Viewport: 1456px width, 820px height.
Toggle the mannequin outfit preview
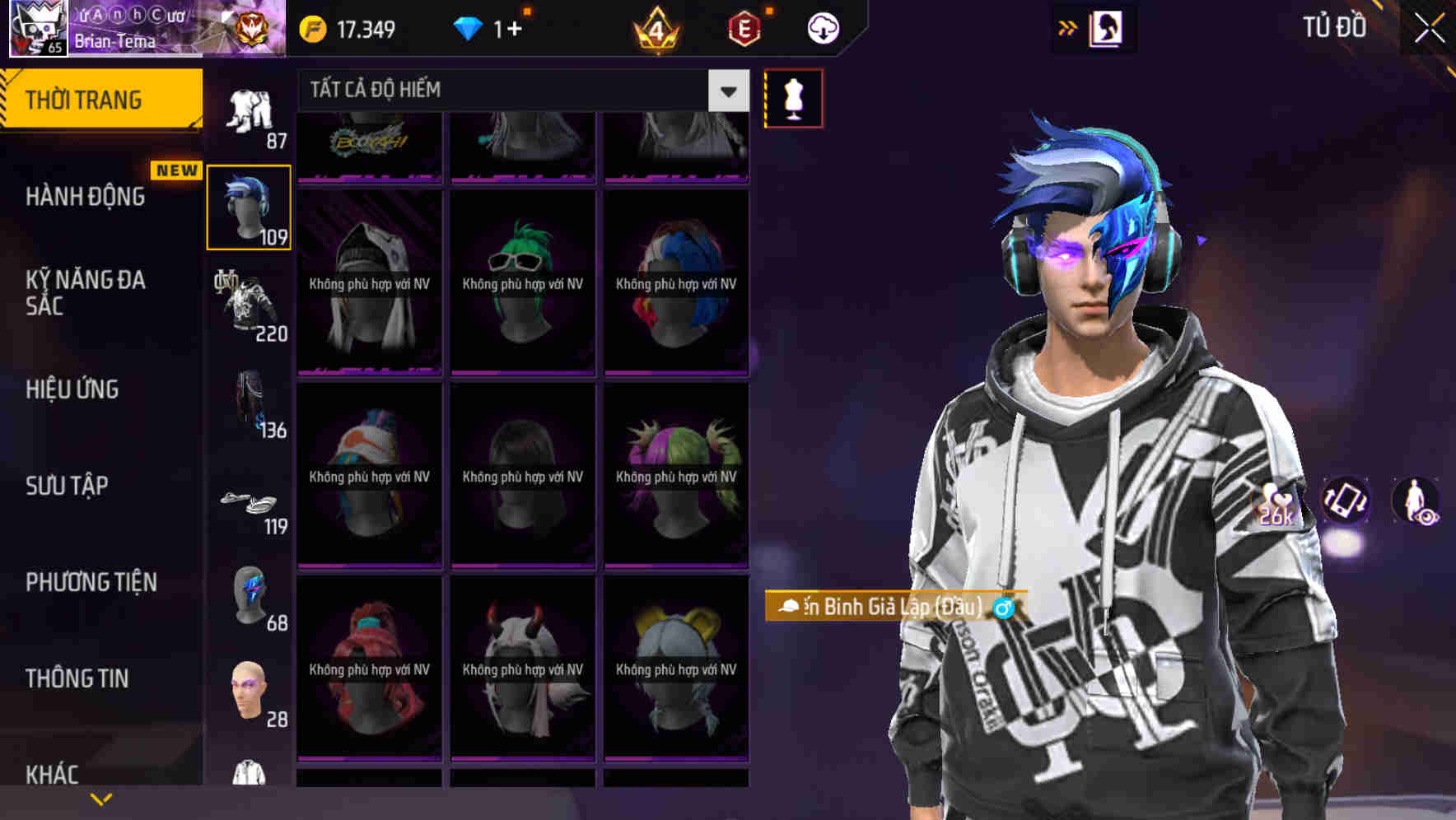click(793, 97)
